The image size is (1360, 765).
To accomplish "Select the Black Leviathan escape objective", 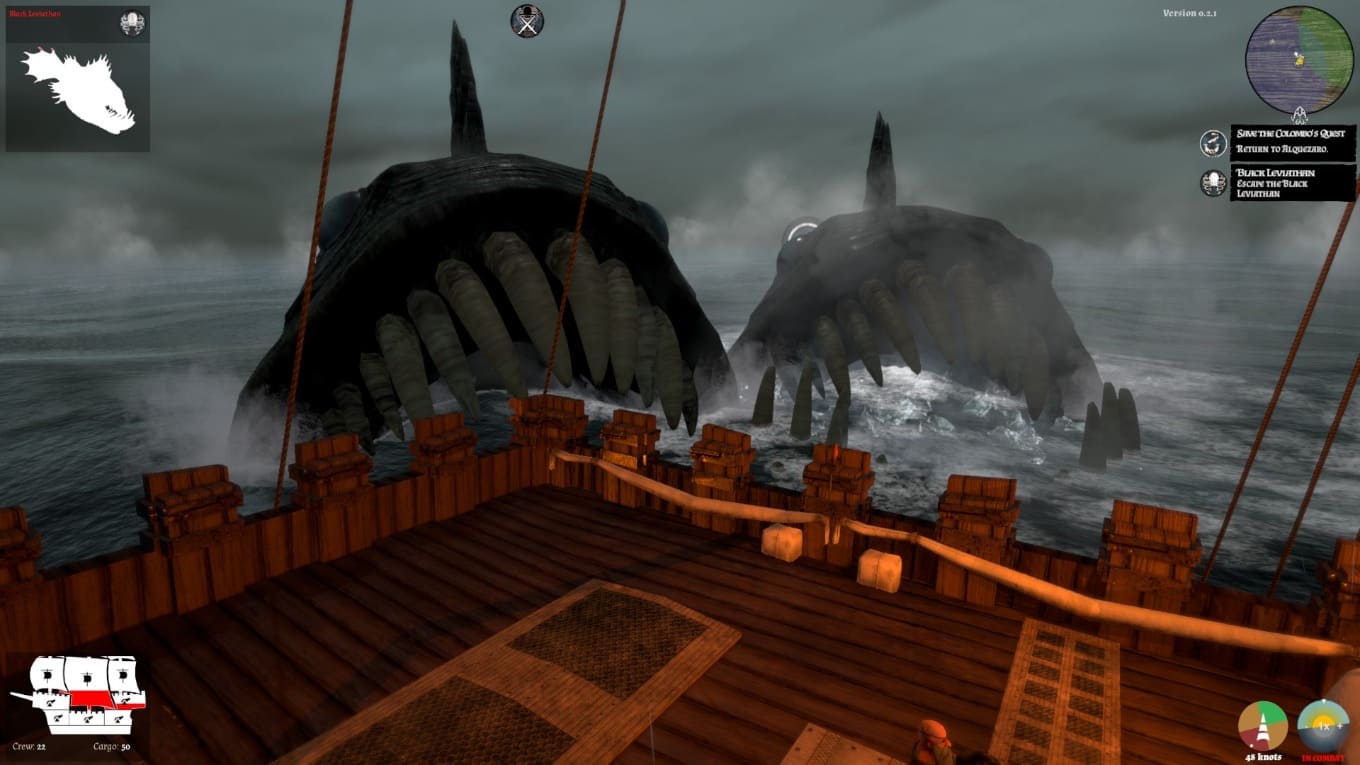I will (x=1293, y=183).
